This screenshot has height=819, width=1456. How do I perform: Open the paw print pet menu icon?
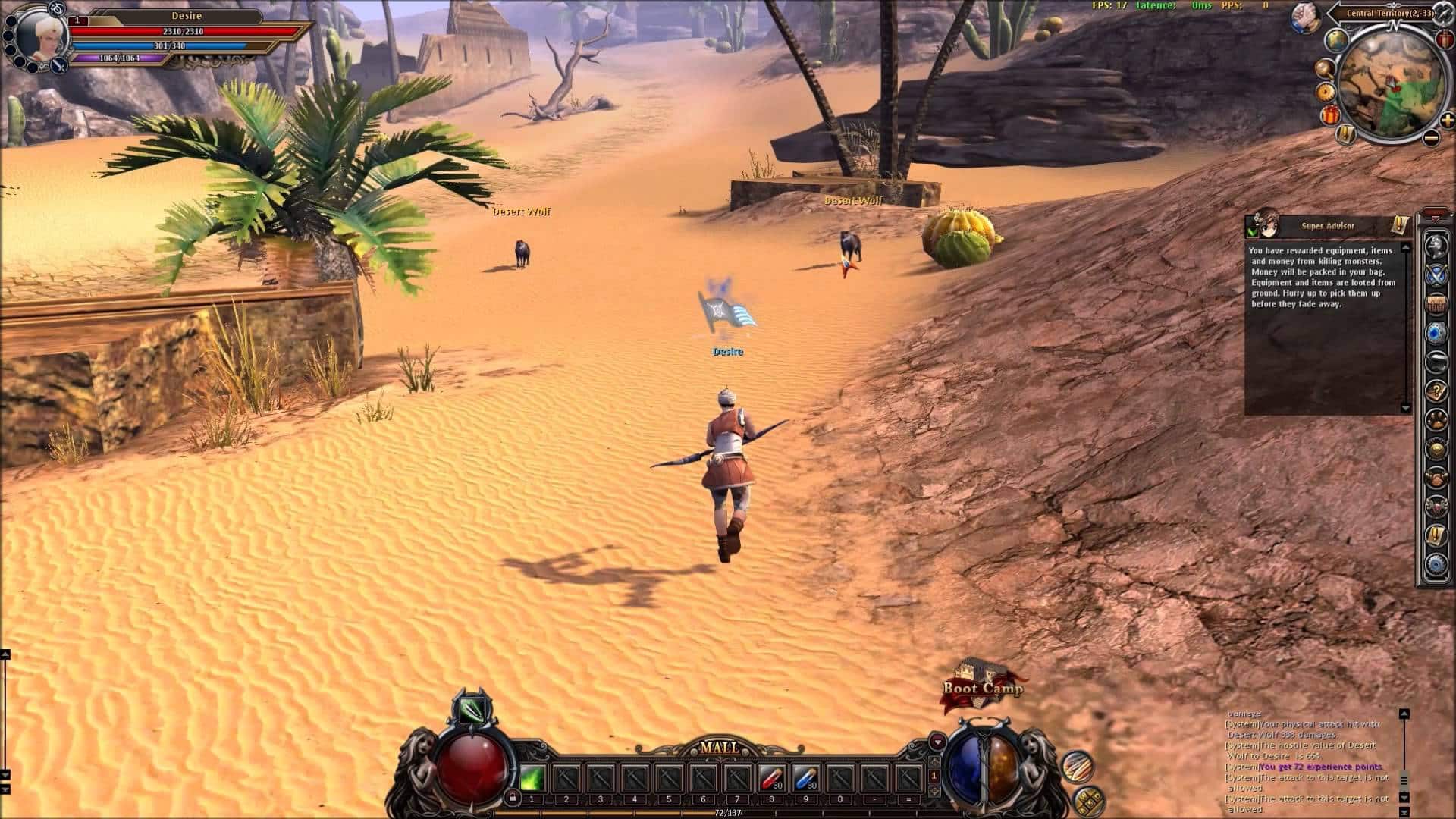[x=1436, y=419]
